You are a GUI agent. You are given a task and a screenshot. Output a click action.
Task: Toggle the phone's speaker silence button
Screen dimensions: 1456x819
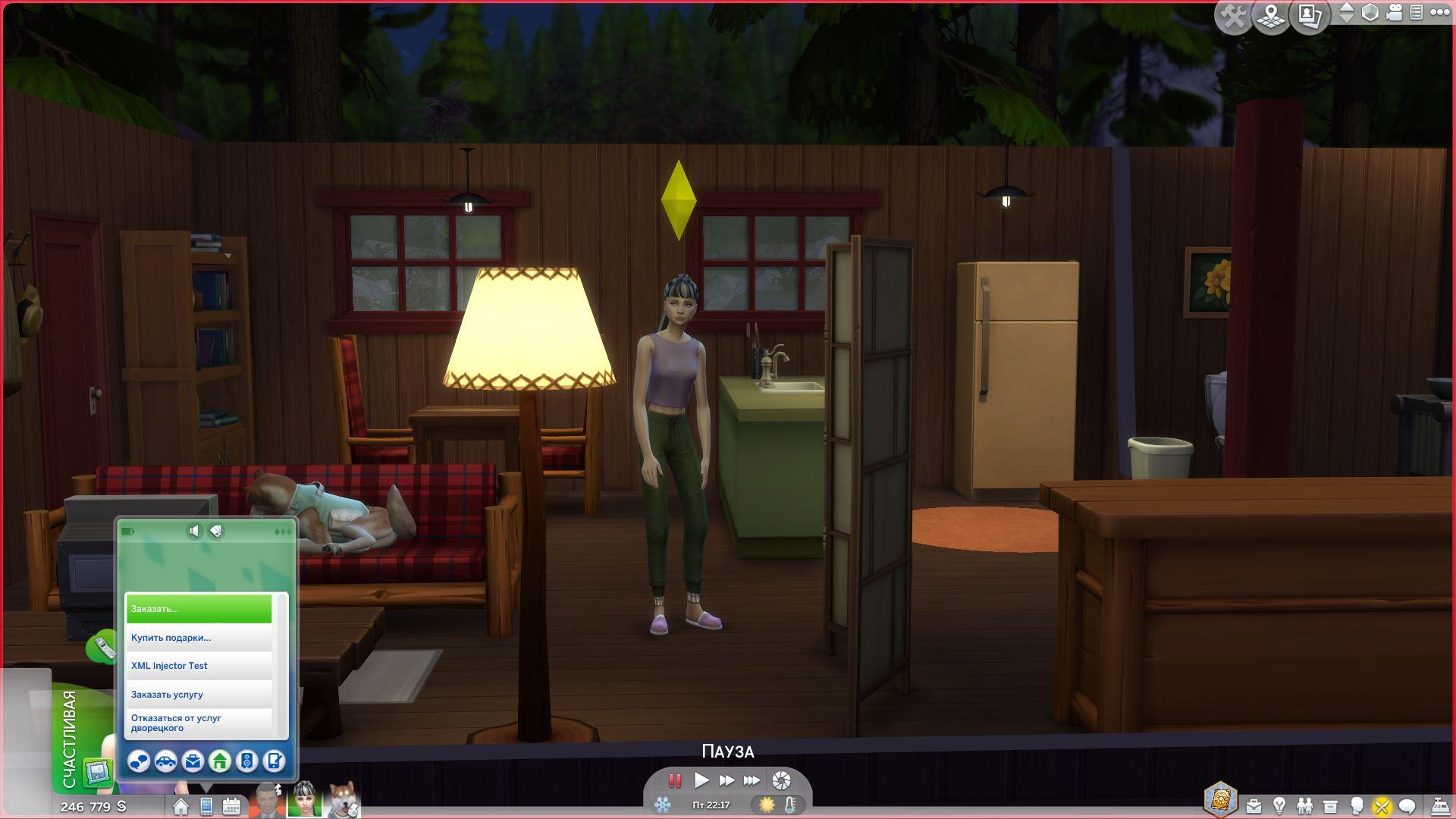(x=194, y=531)
